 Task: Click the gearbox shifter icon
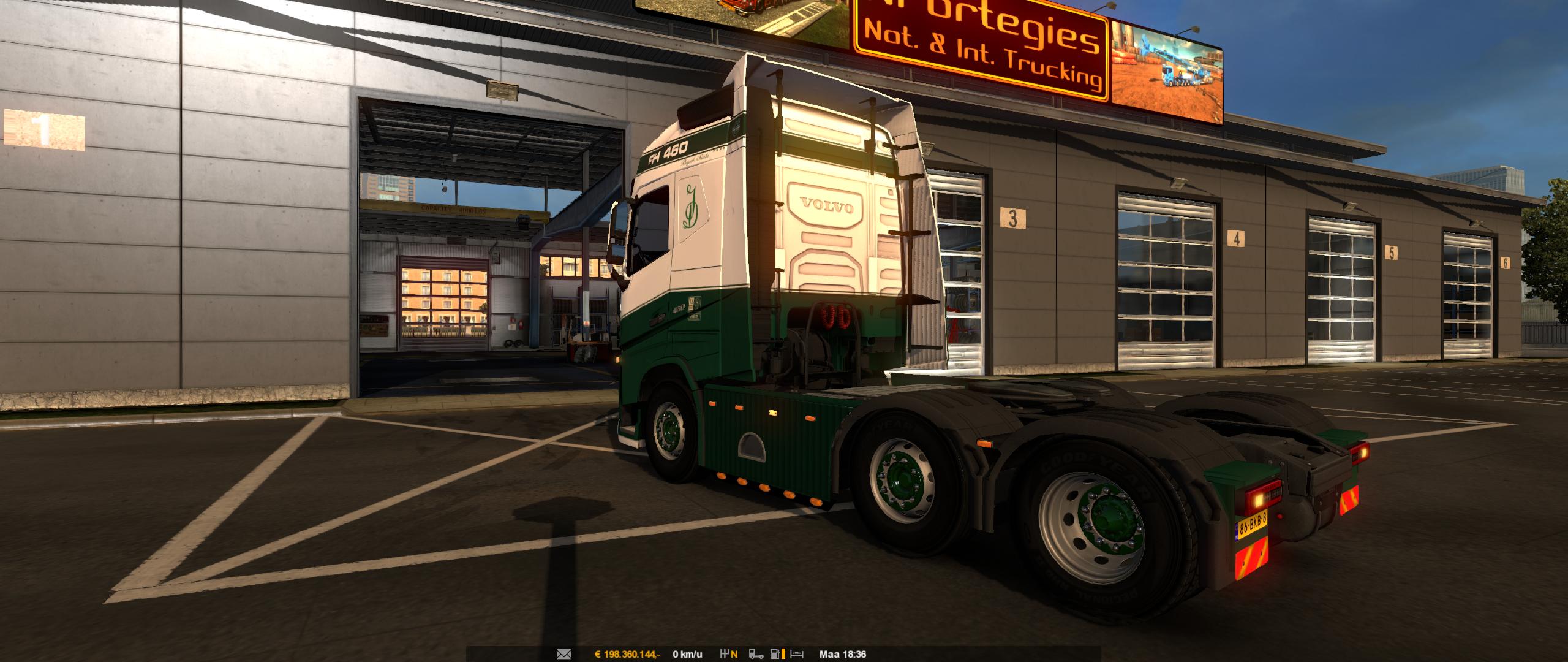click(729, 654)
